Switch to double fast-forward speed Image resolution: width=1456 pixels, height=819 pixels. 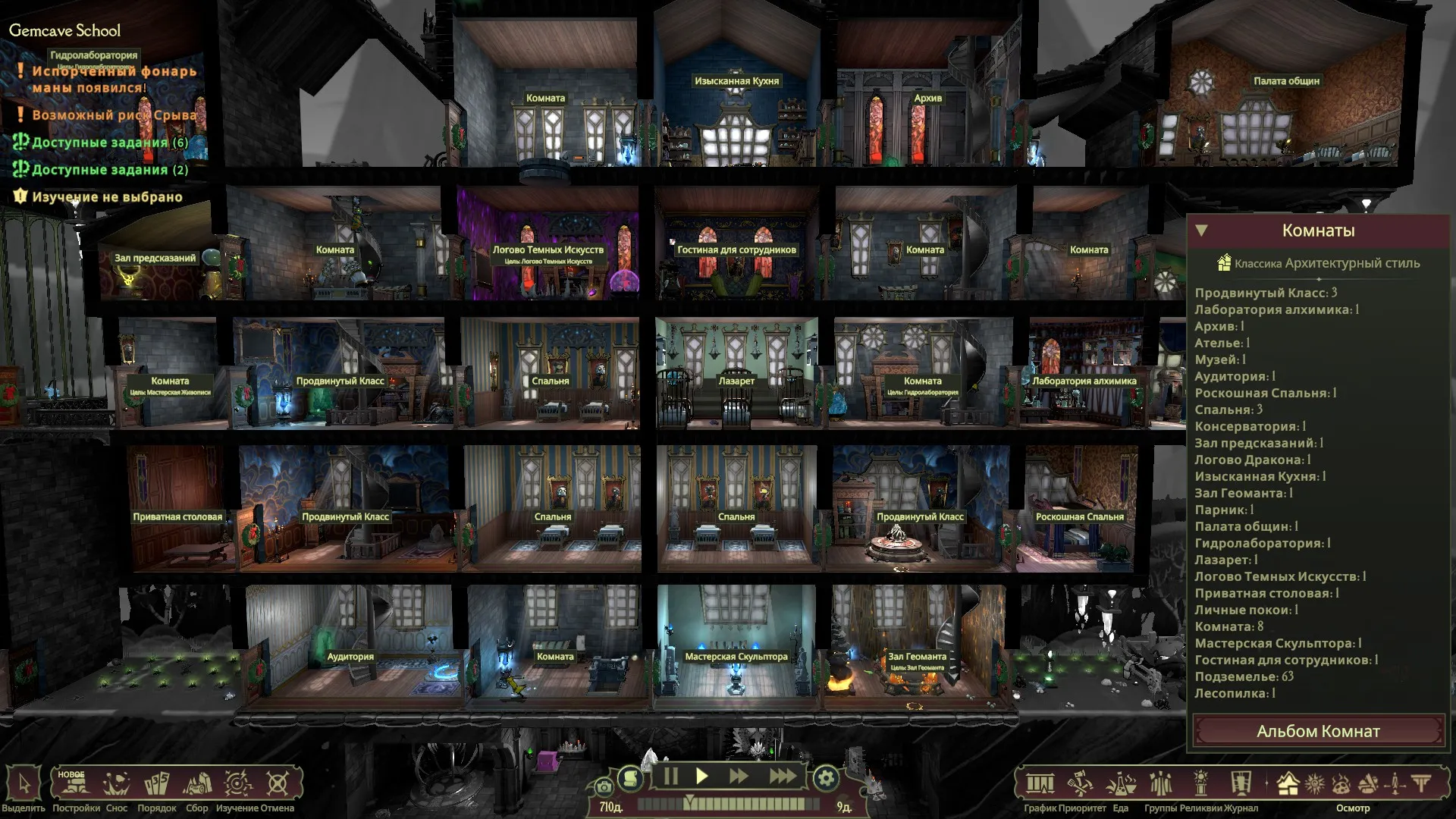[x=739, y=777]
